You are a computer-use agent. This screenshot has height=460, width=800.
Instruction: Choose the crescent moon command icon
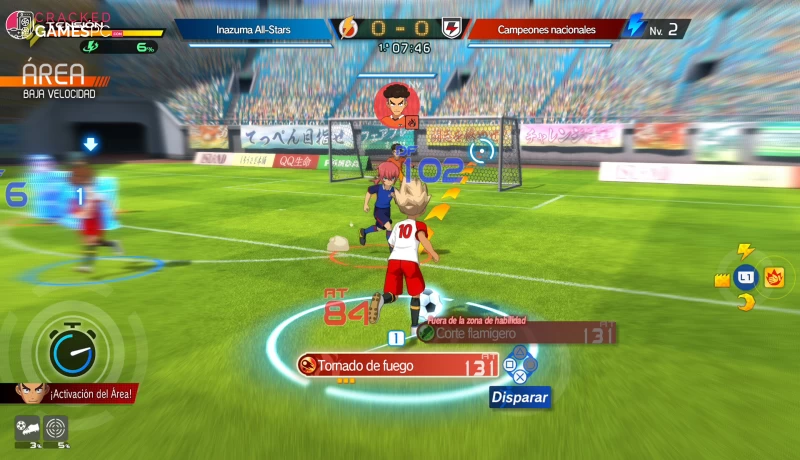click(745, 303)
